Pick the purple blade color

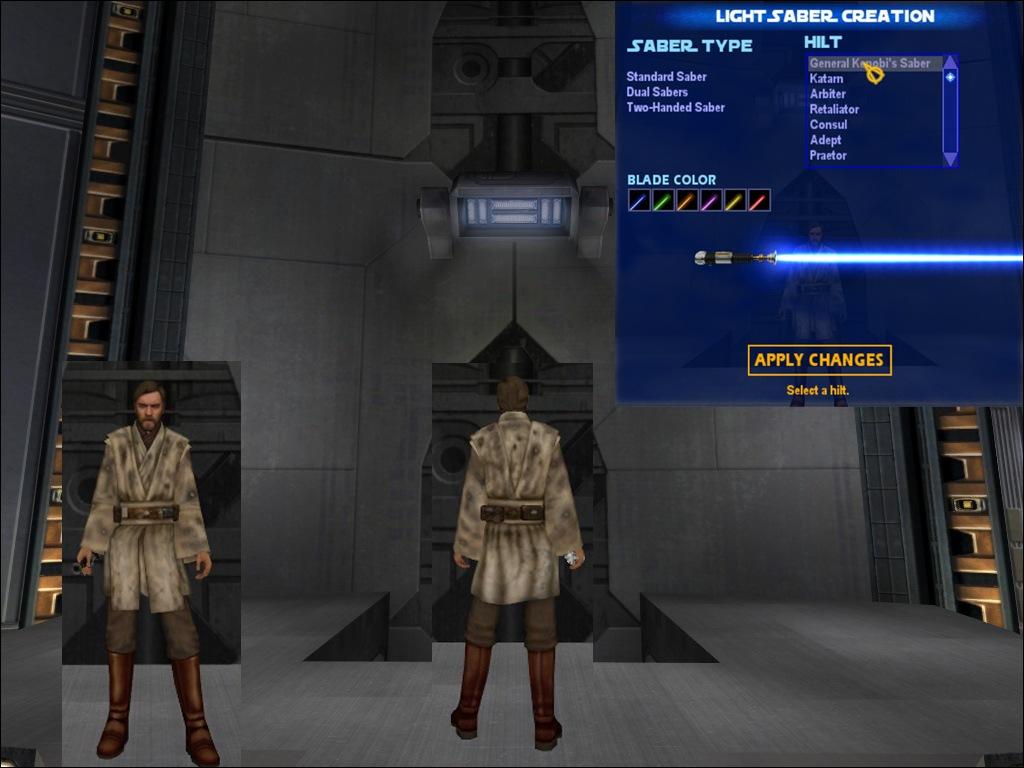point(711,201)
